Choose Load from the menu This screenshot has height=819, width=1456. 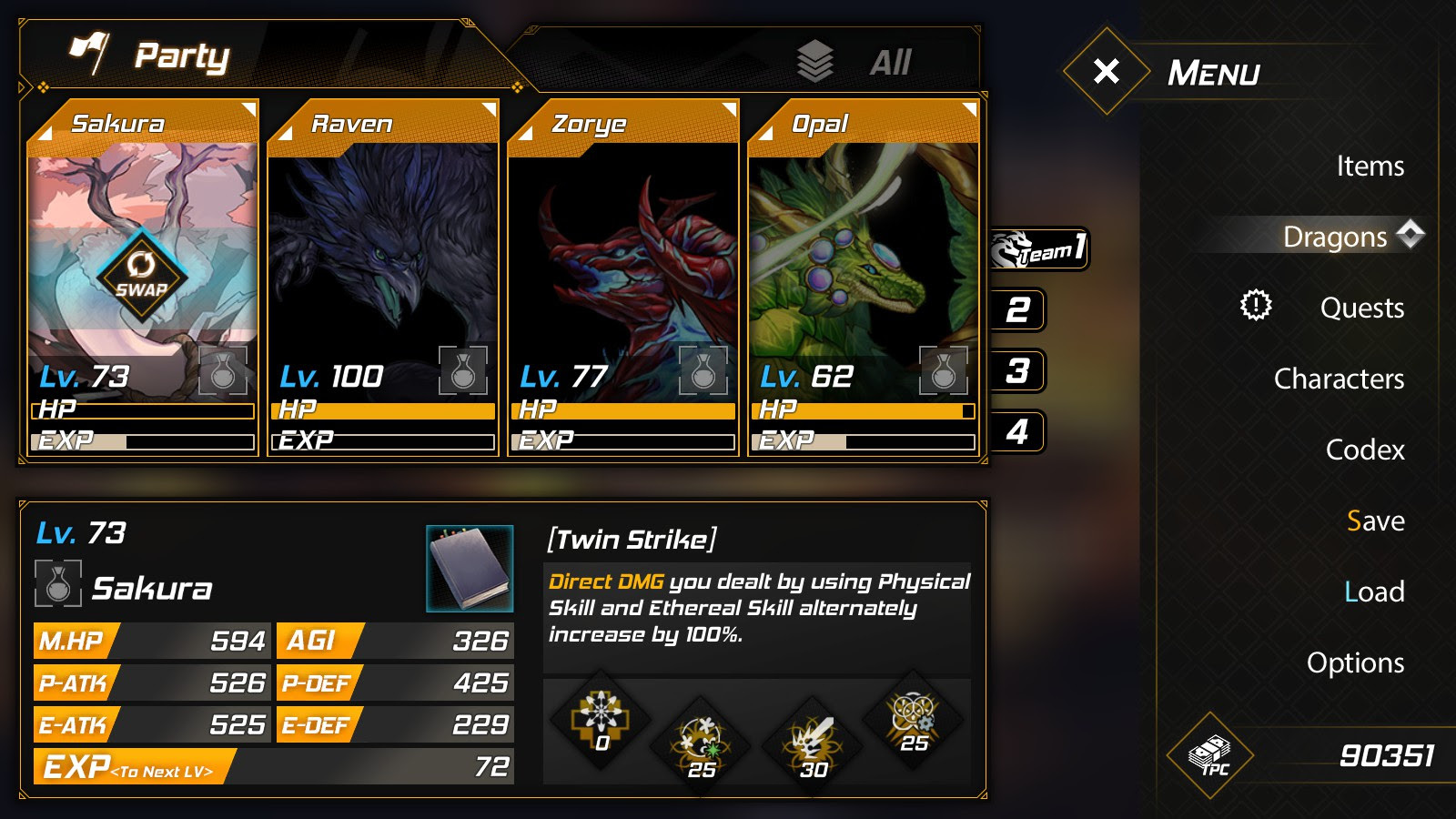click(x=1374, y=591)
